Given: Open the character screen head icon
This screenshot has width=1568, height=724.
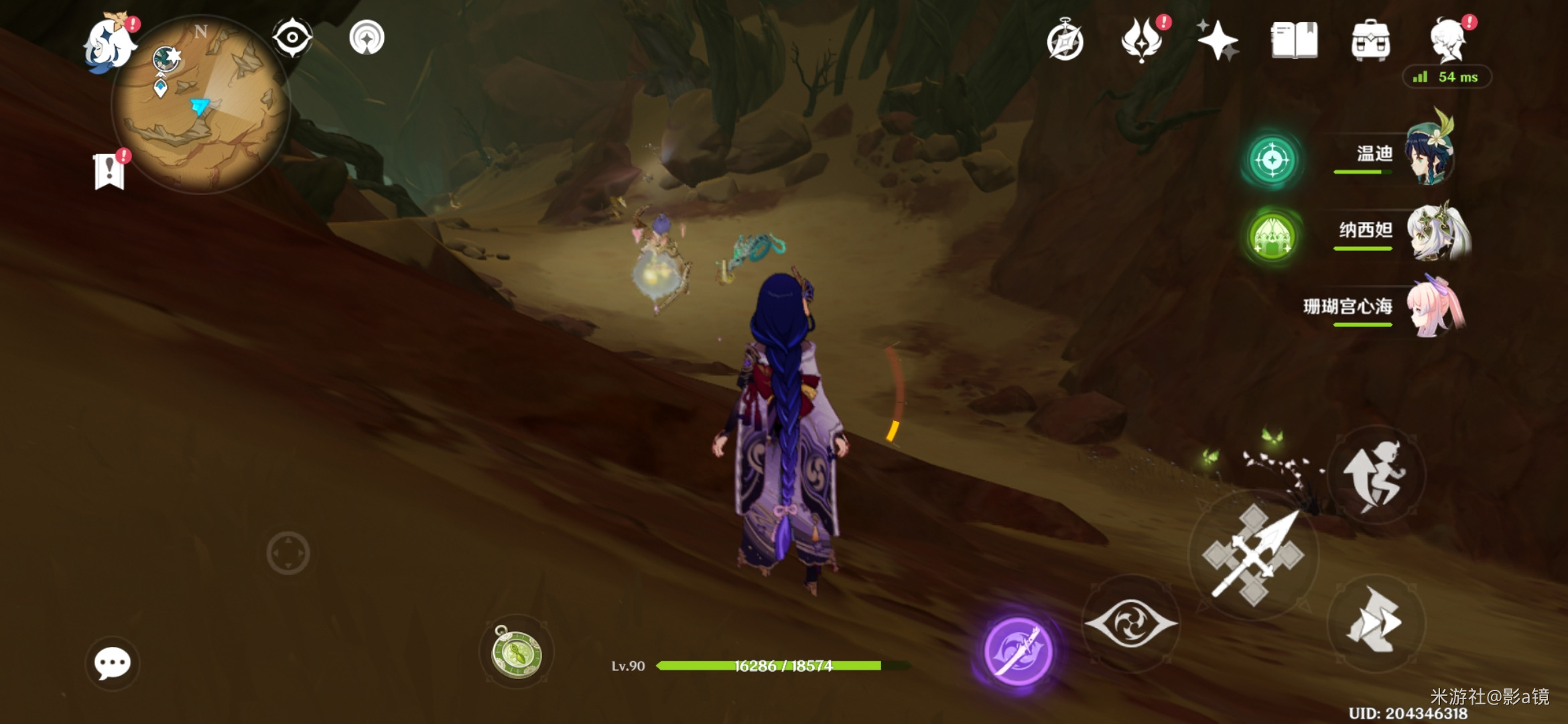Looking at the screenshot, I should point(1449,40).
